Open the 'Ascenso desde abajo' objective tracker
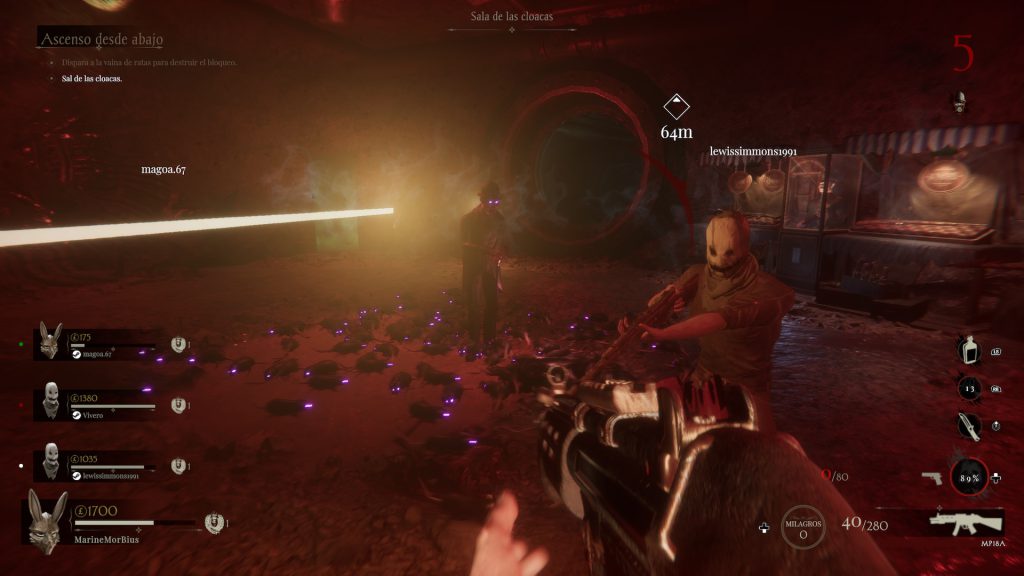 coord(101,39)
